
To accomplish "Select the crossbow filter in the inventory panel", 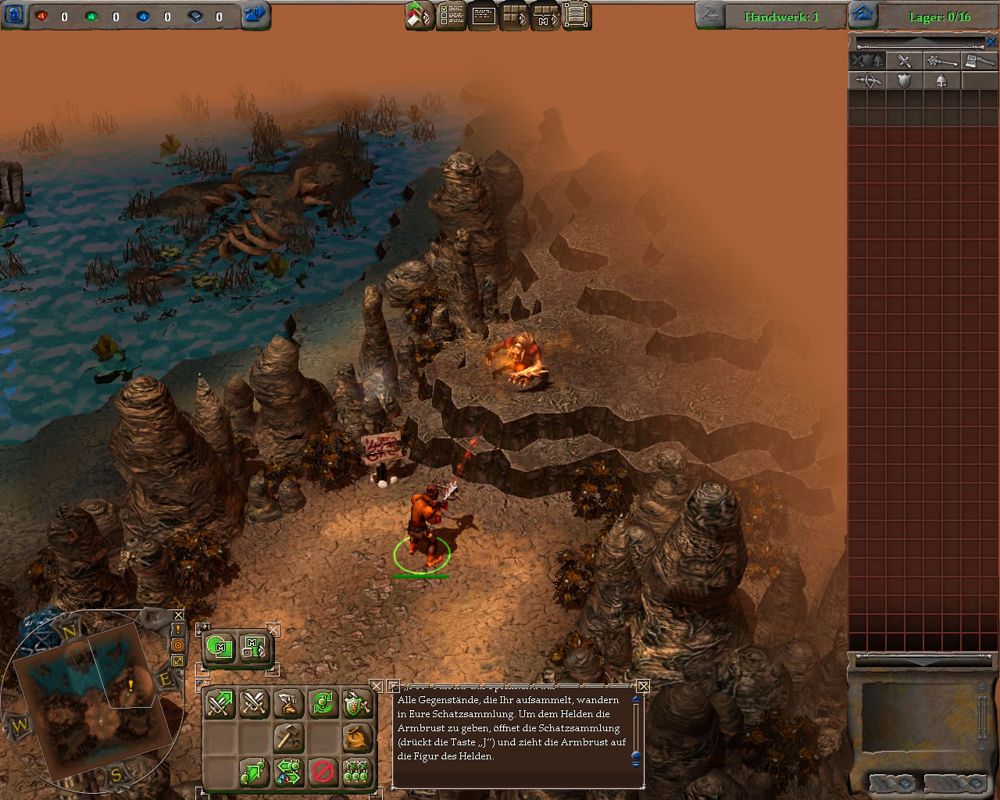I will [867, 81].
